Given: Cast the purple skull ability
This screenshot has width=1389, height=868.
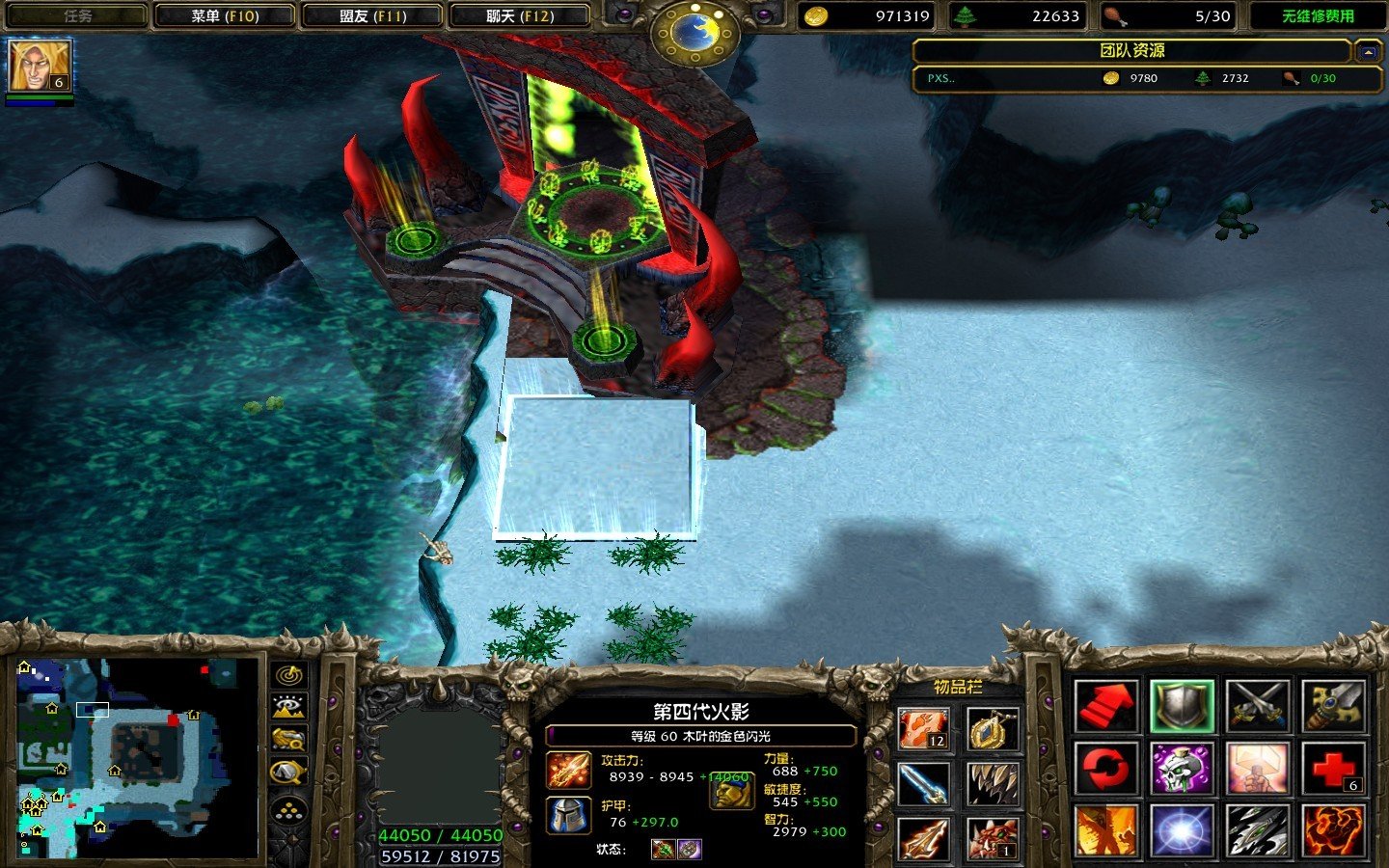Looking at the screenshot, I should [1182, 768].
